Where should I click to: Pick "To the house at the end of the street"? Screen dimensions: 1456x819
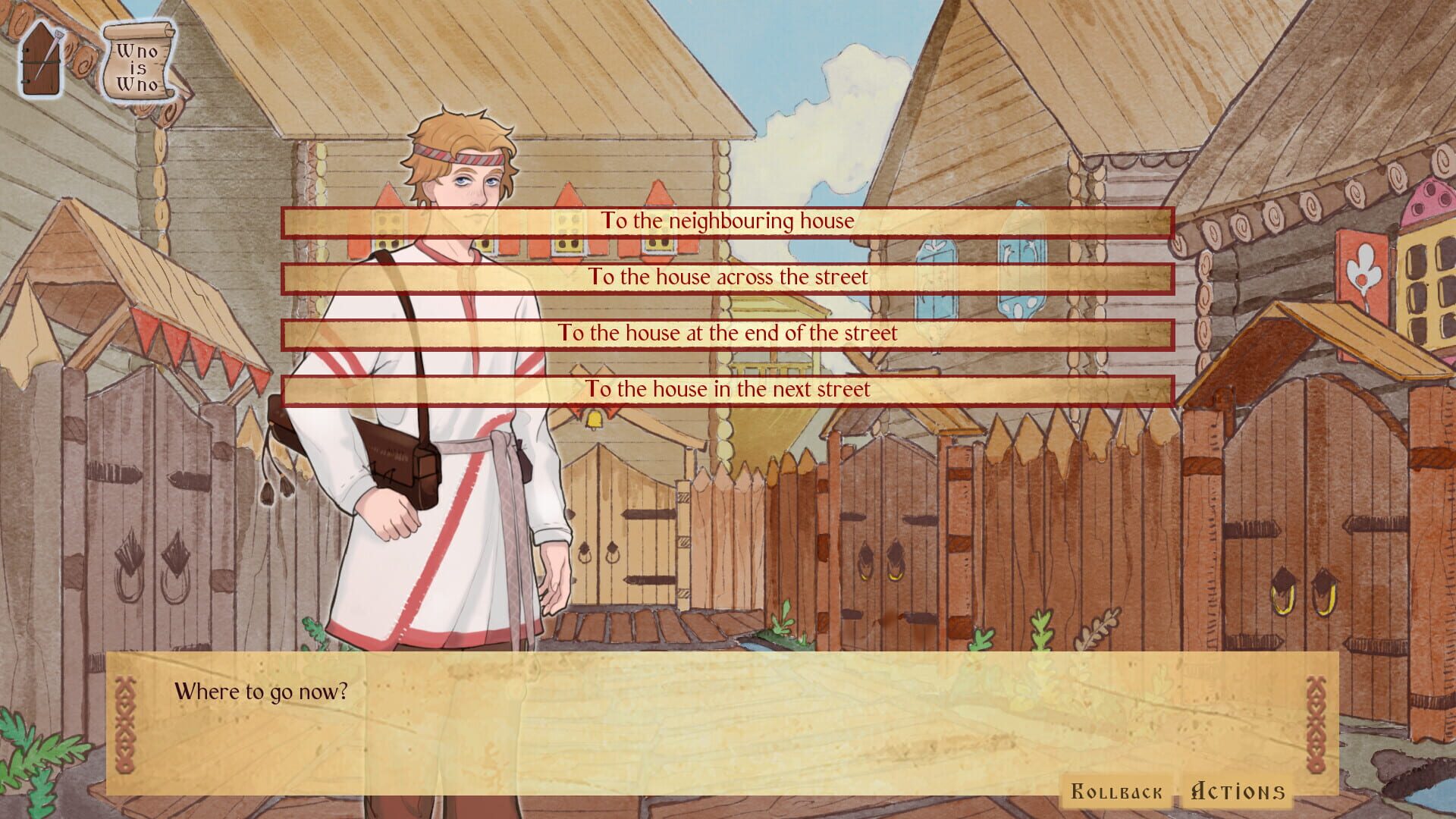[x=726, y=332]
